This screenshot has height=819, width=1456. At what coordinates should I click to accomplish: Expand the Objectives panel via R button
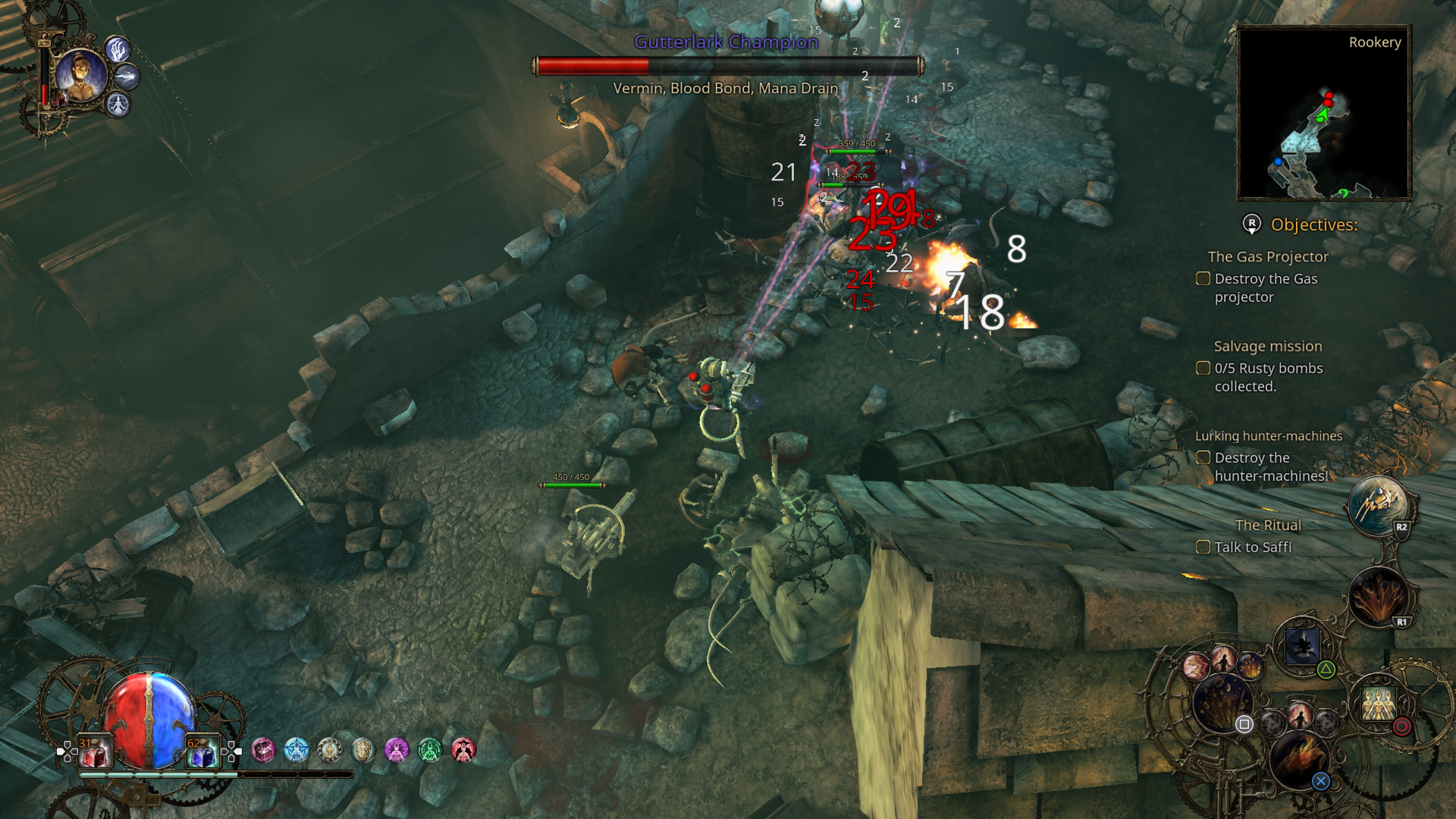click(1250, 224)
